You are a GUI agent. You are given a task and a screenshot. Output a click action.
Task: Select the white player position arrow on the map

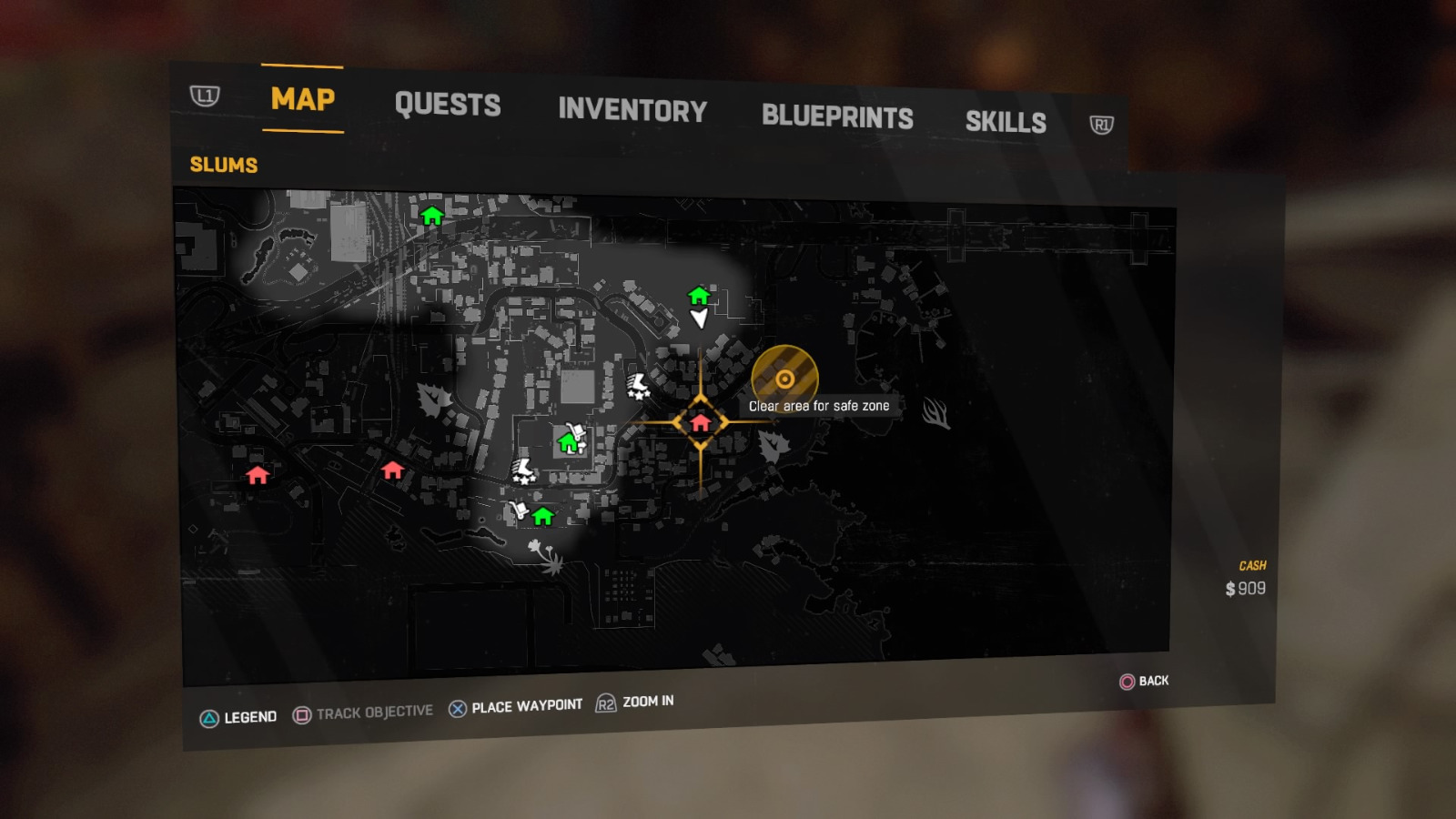coord(698,318)
